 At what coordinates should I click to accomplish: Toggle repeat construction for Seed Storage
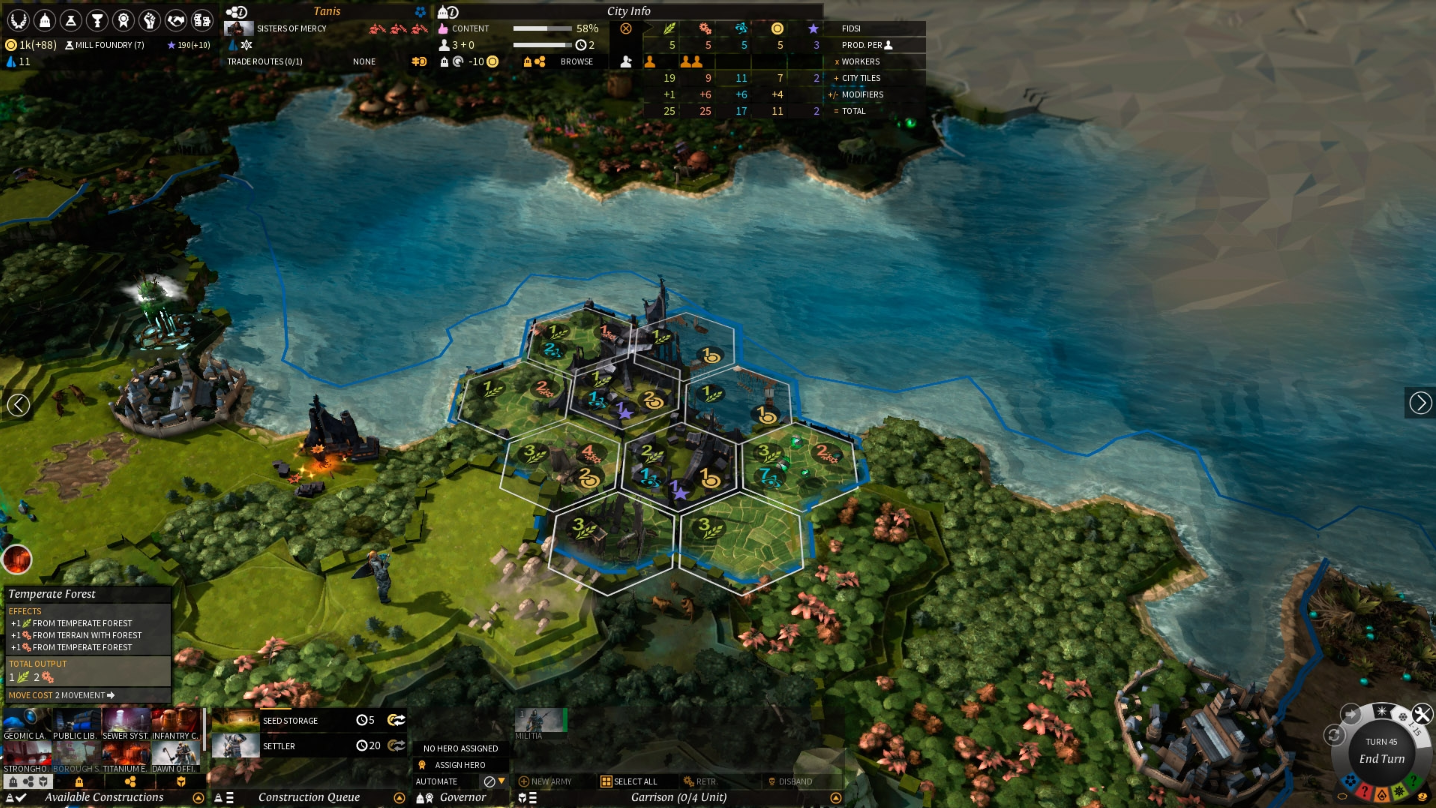coord(398,720)
